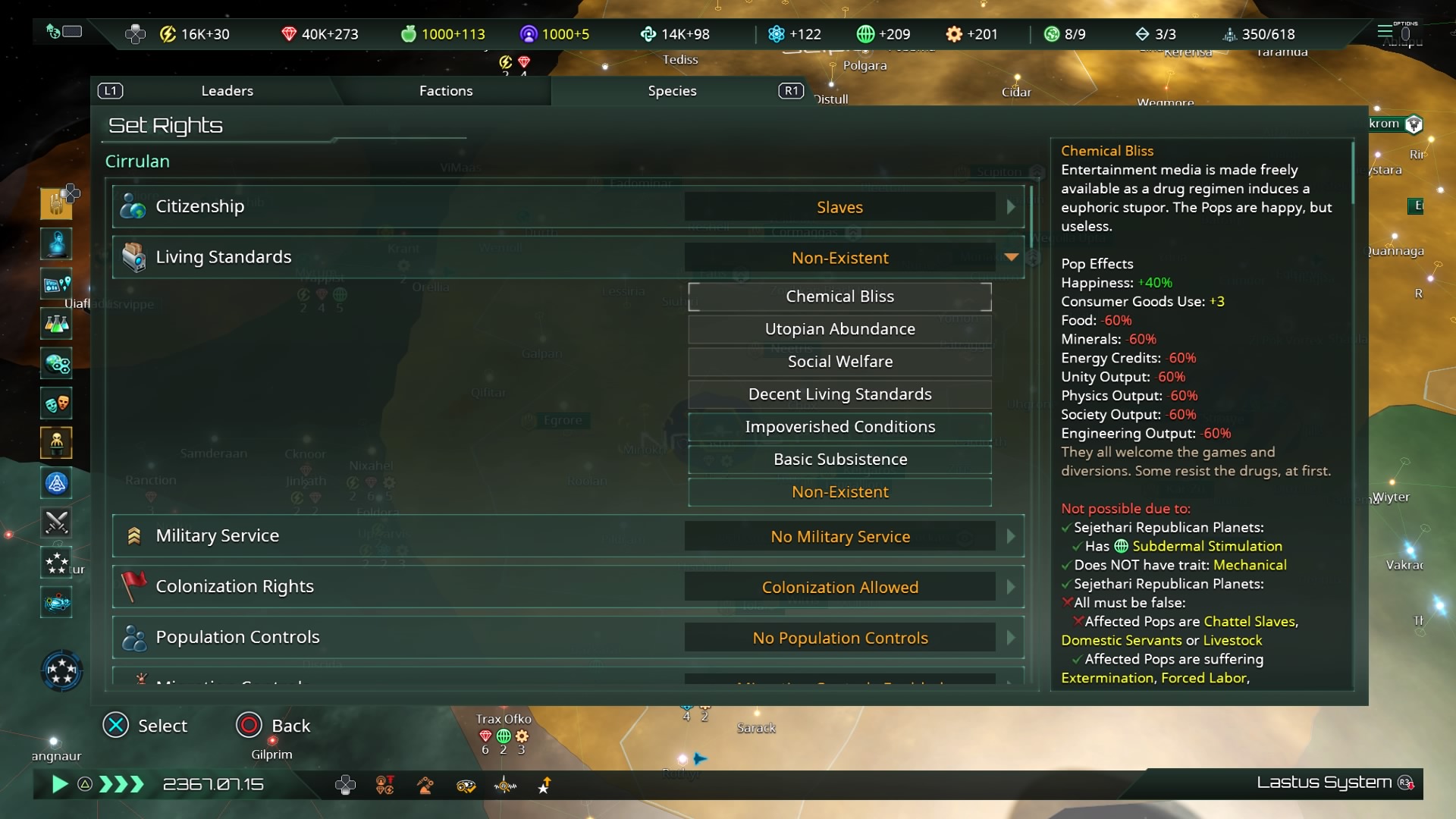This screenshot has width=1456, height=819.
Task: Open the research flasks sidebar icon
Action: [x=57, y=325]
